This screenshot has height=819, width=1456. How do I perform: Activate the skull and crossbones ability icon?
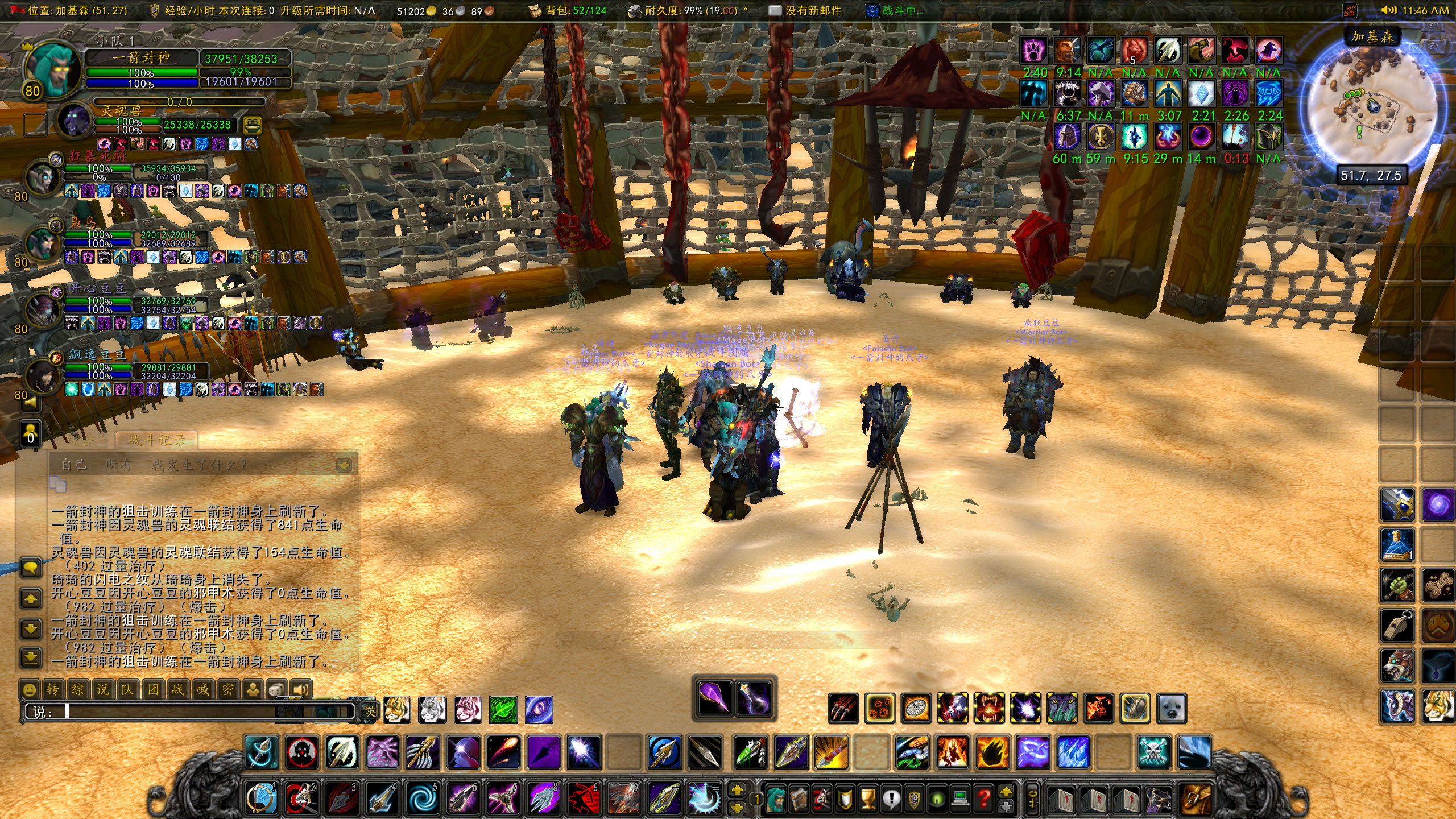(x=1154, y=752)
